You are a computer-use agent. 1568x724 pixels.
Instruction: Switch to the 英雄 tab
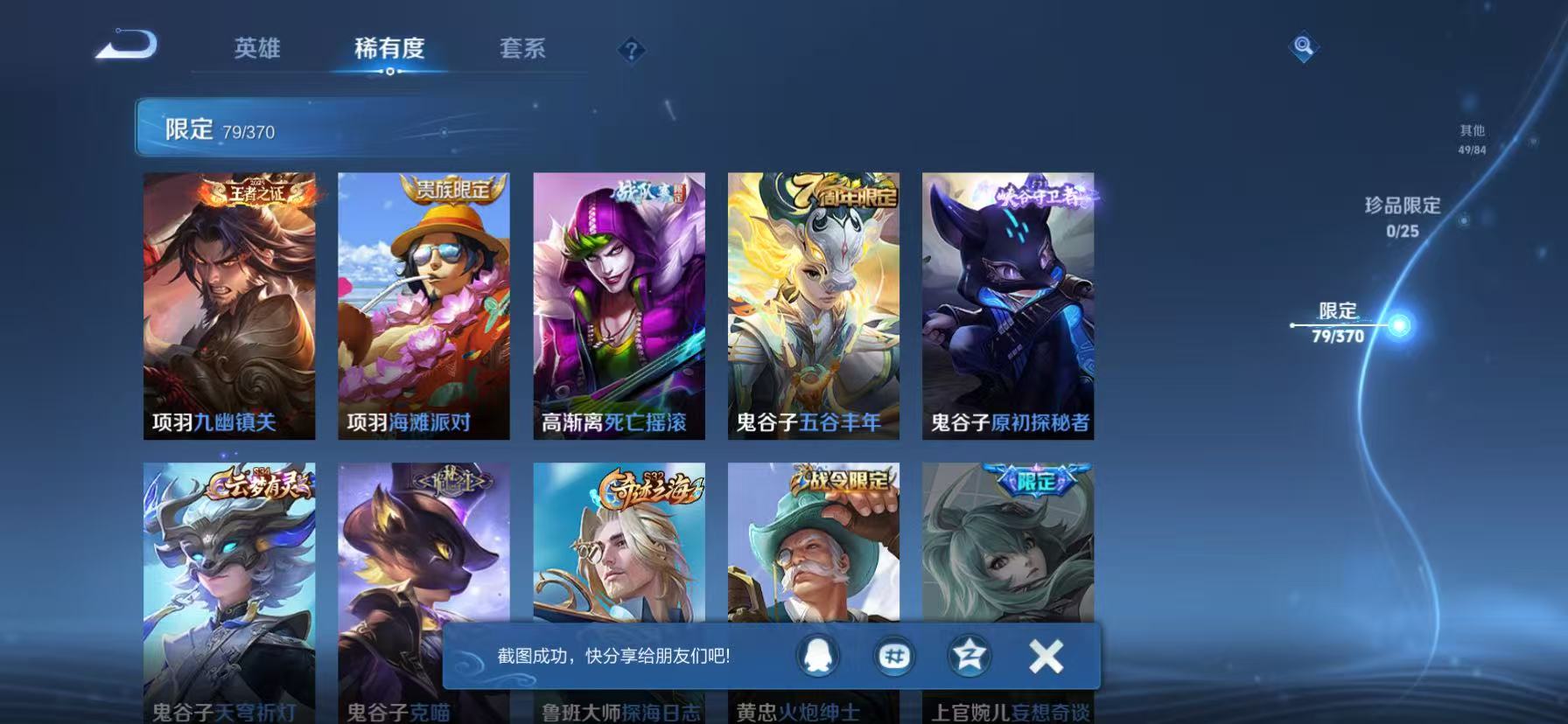click(x=256, y=50)
